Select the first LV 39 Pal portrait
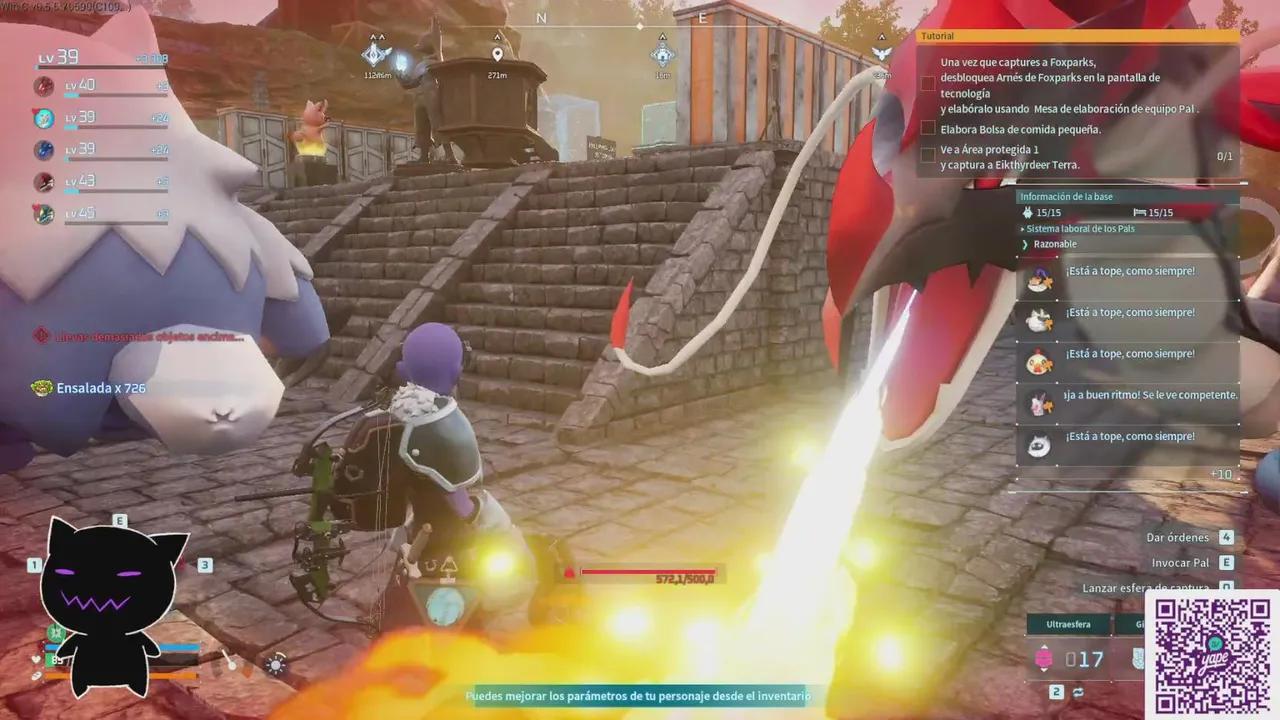 tap(43, 118)
